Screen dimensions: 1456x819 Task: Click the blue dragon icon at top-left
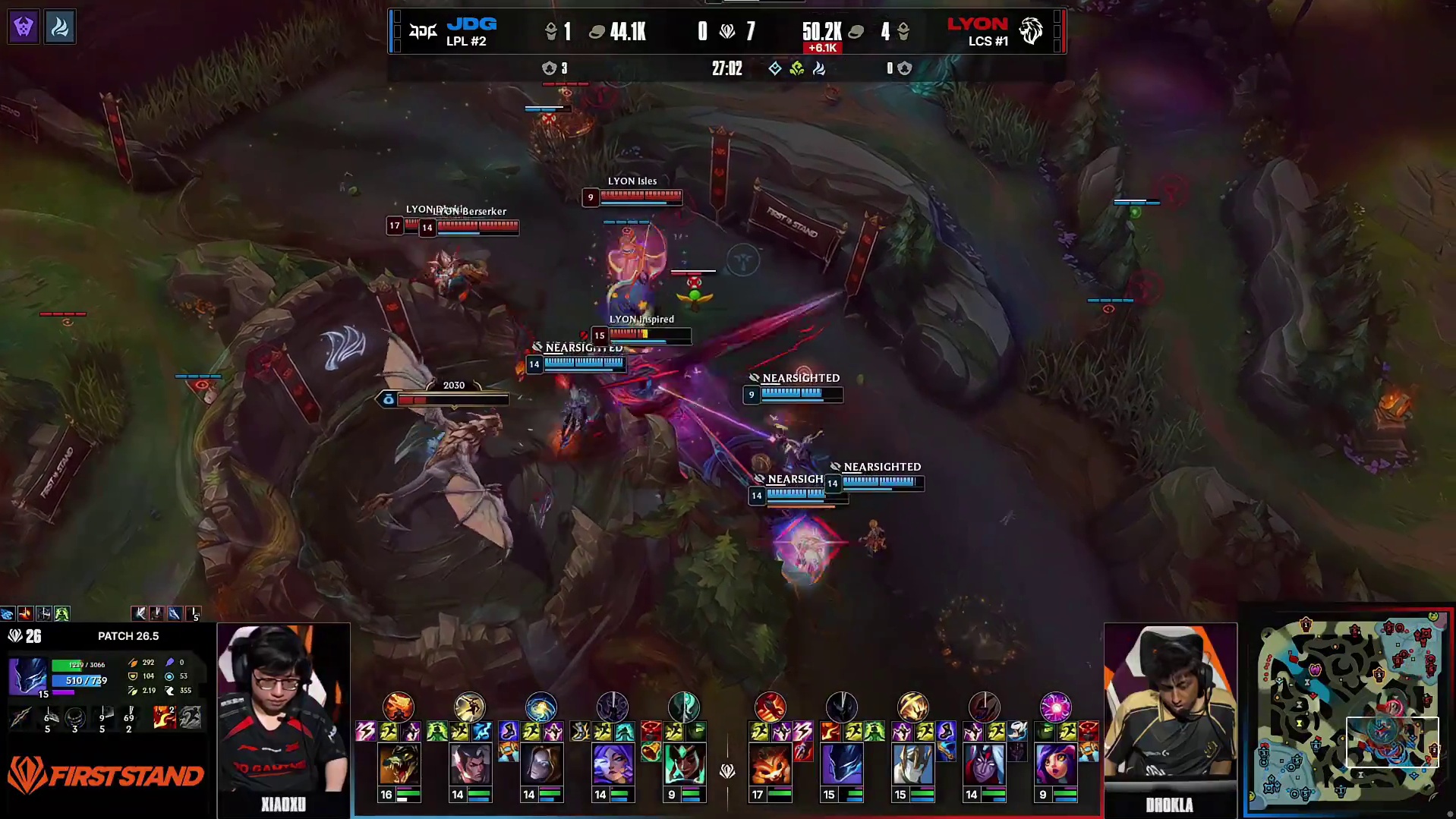click(59, 28)
